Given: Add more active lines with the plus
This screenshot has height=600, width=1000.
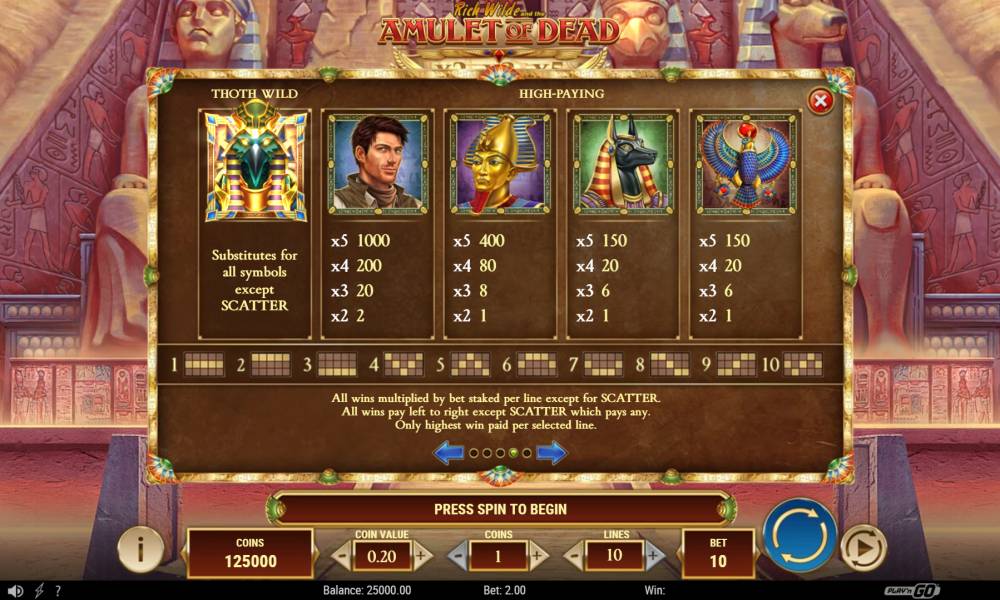Looking at the screenshot, I should click(655, 554).
